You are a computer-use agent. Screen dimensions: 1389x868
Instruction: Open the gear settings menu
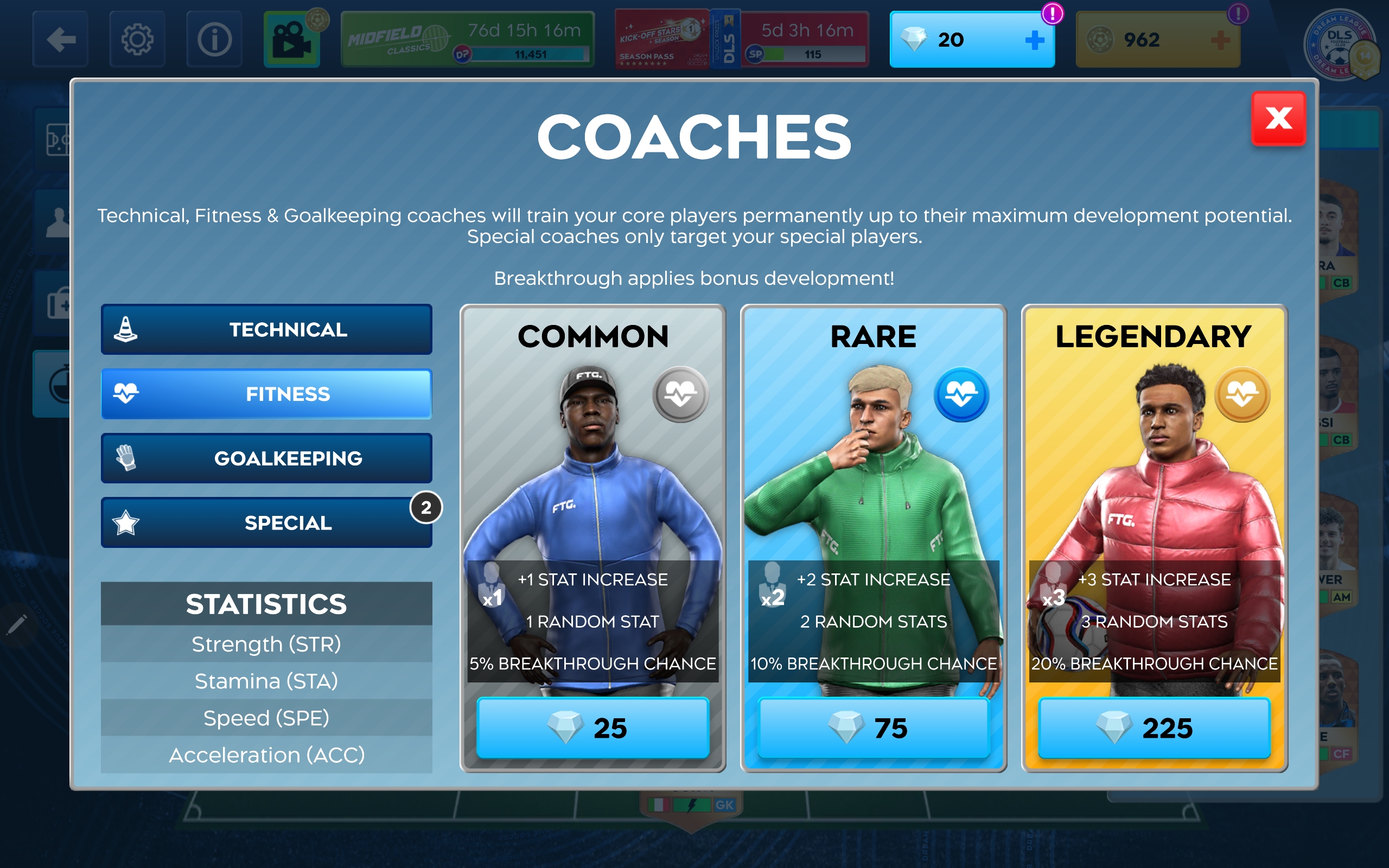[x=137, y=40]
